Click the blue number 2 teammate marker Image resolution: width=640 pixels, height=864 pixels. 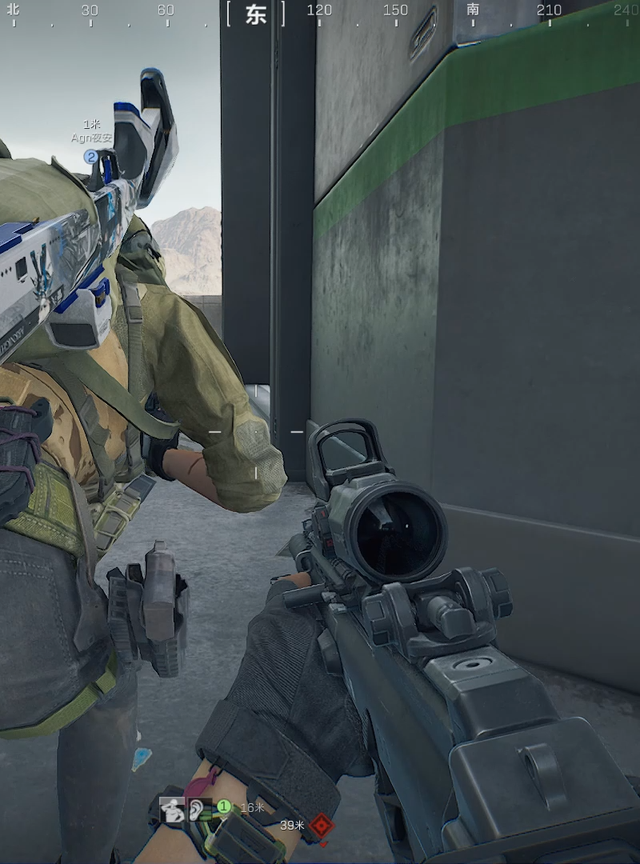[x=91, y=156]
